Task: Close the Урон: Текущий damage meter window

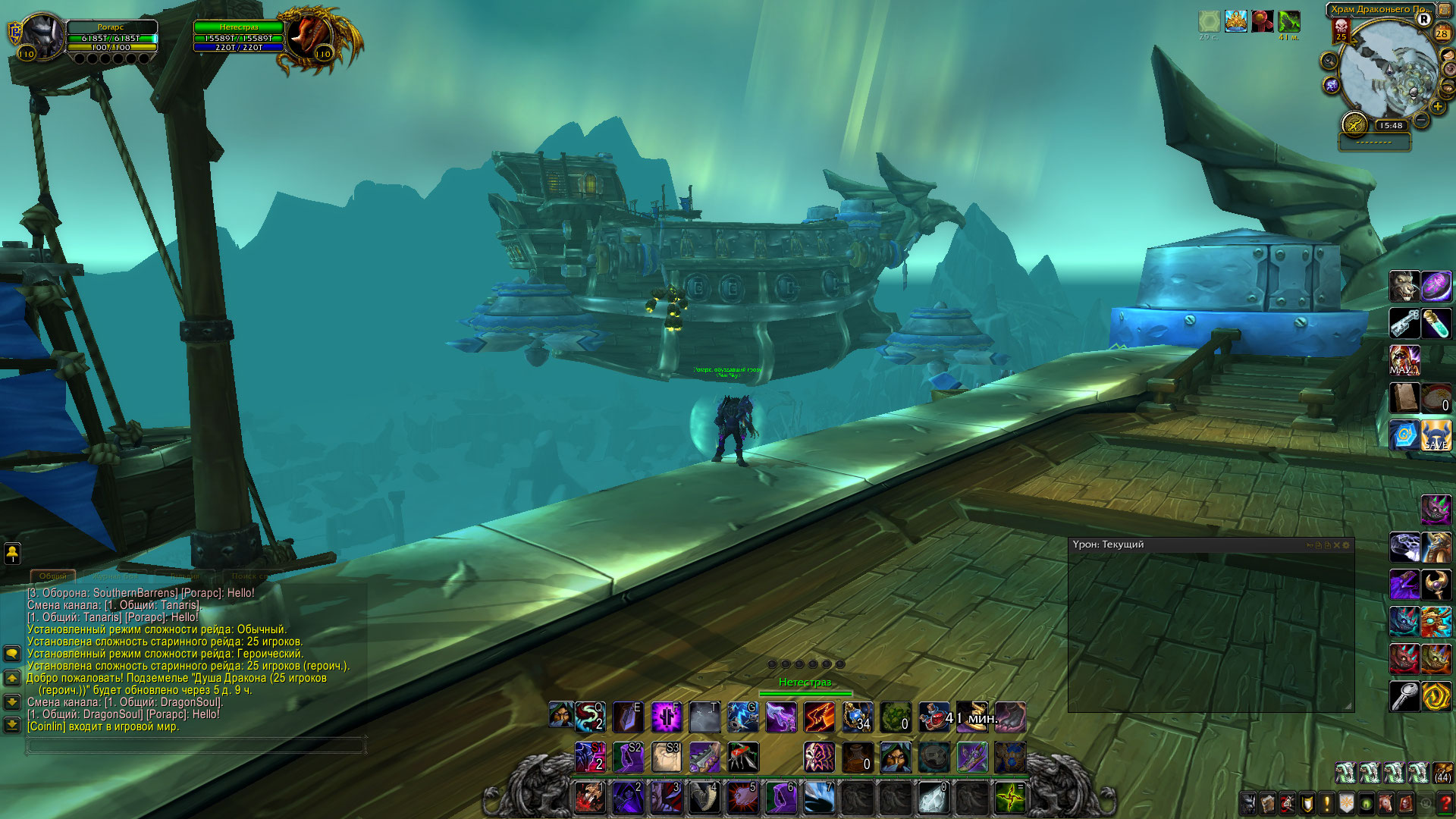Action: [x=1337, y=544]
